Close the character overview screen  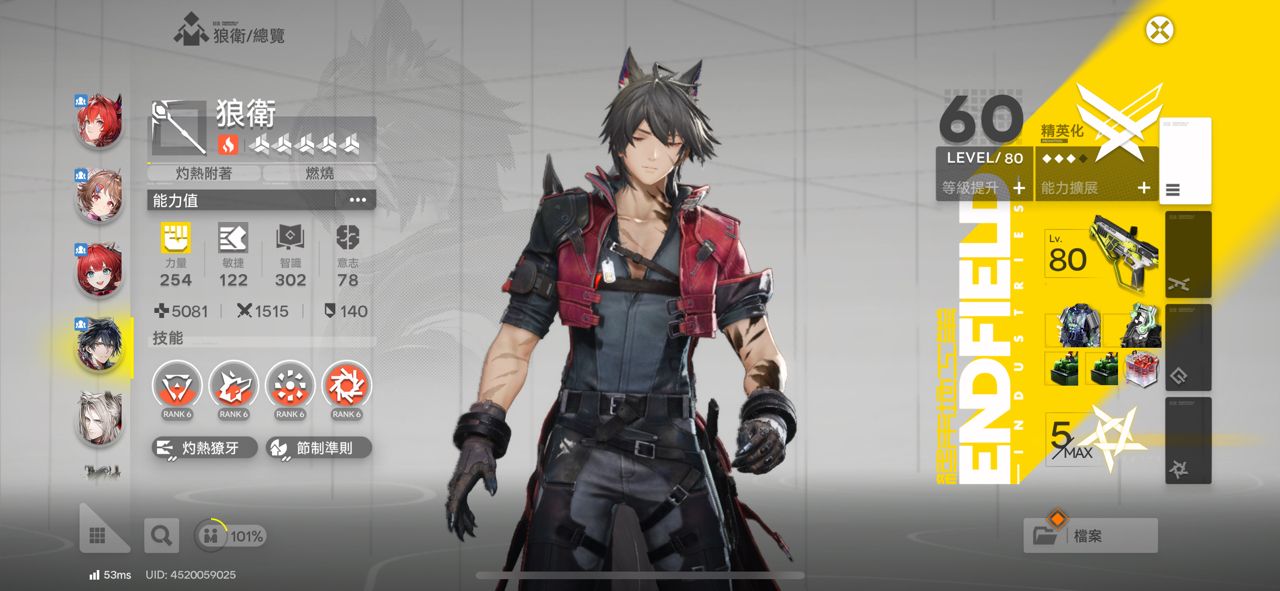(x=1159, y=30)
